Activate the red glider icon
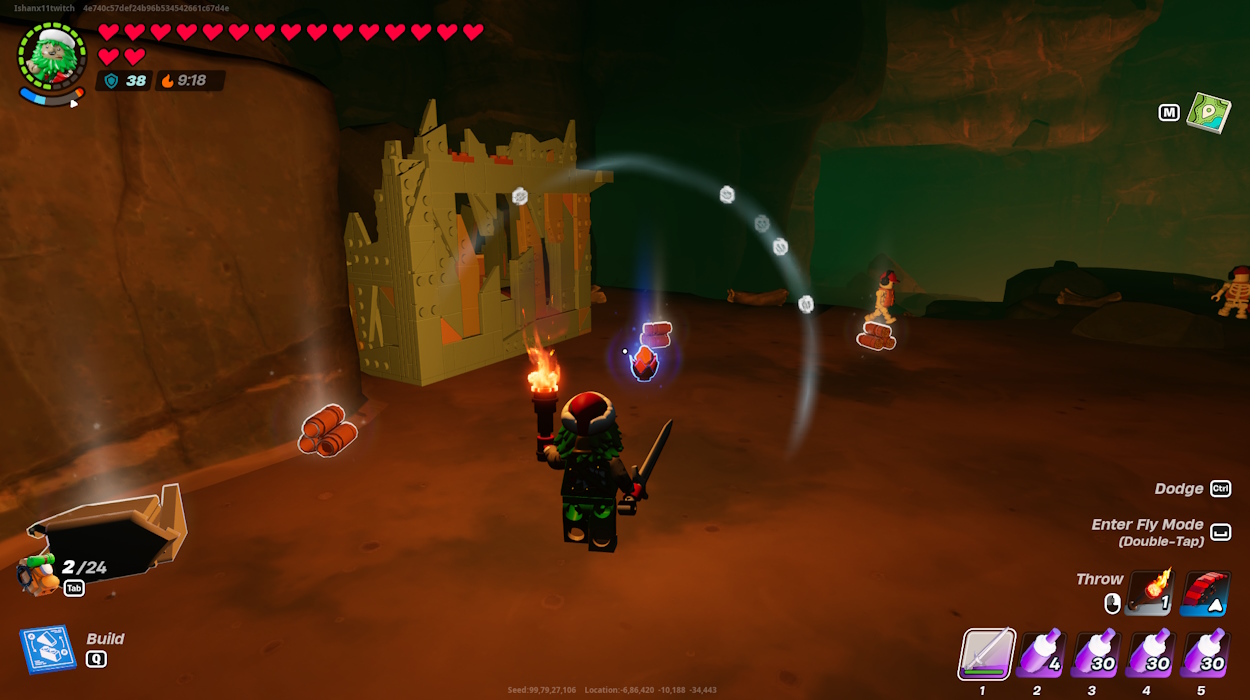1250x700 pixels. click(x=1204, y=593)
